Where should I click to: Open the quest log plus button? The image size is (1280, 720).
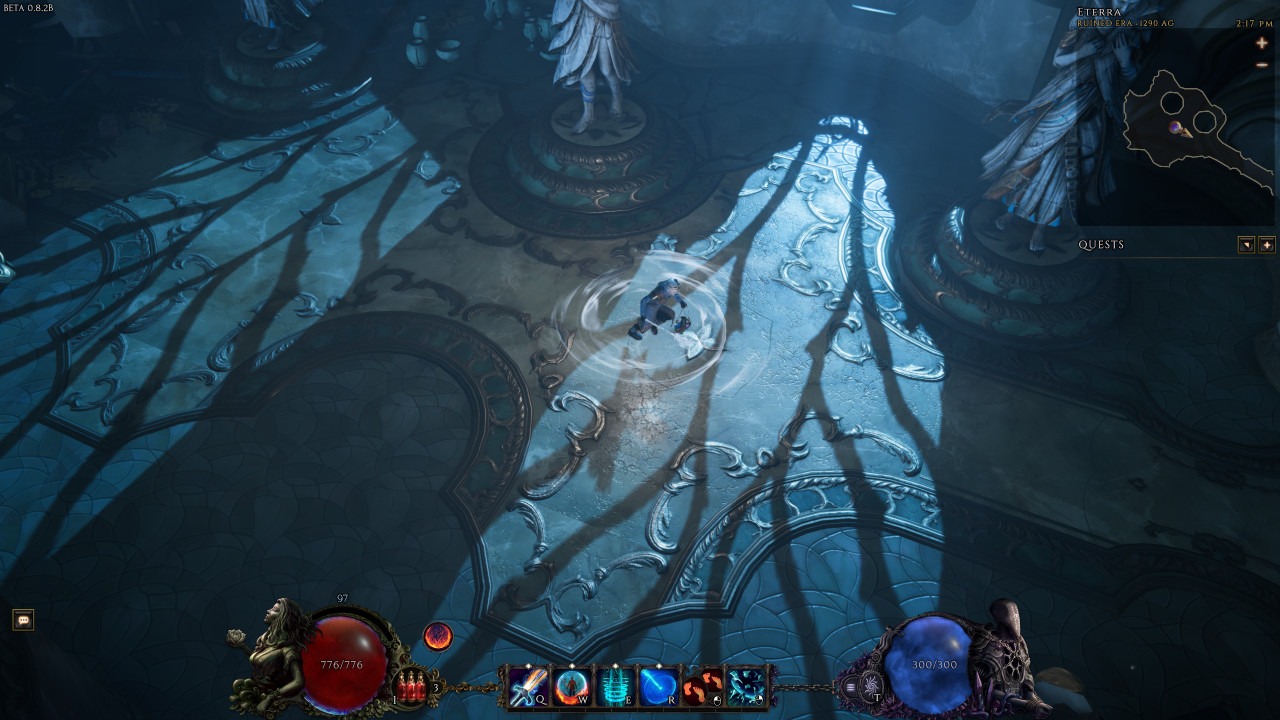click(x=1266, y=245)
